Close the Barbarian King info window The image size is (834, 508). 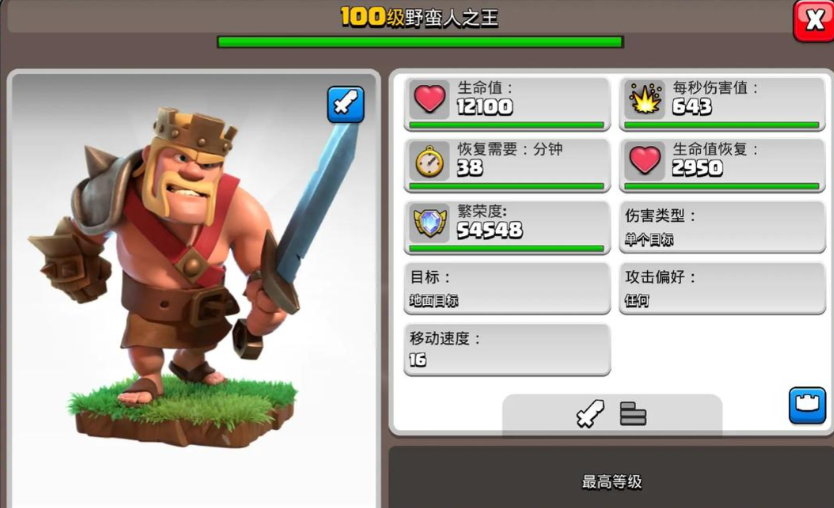(812, 20)
